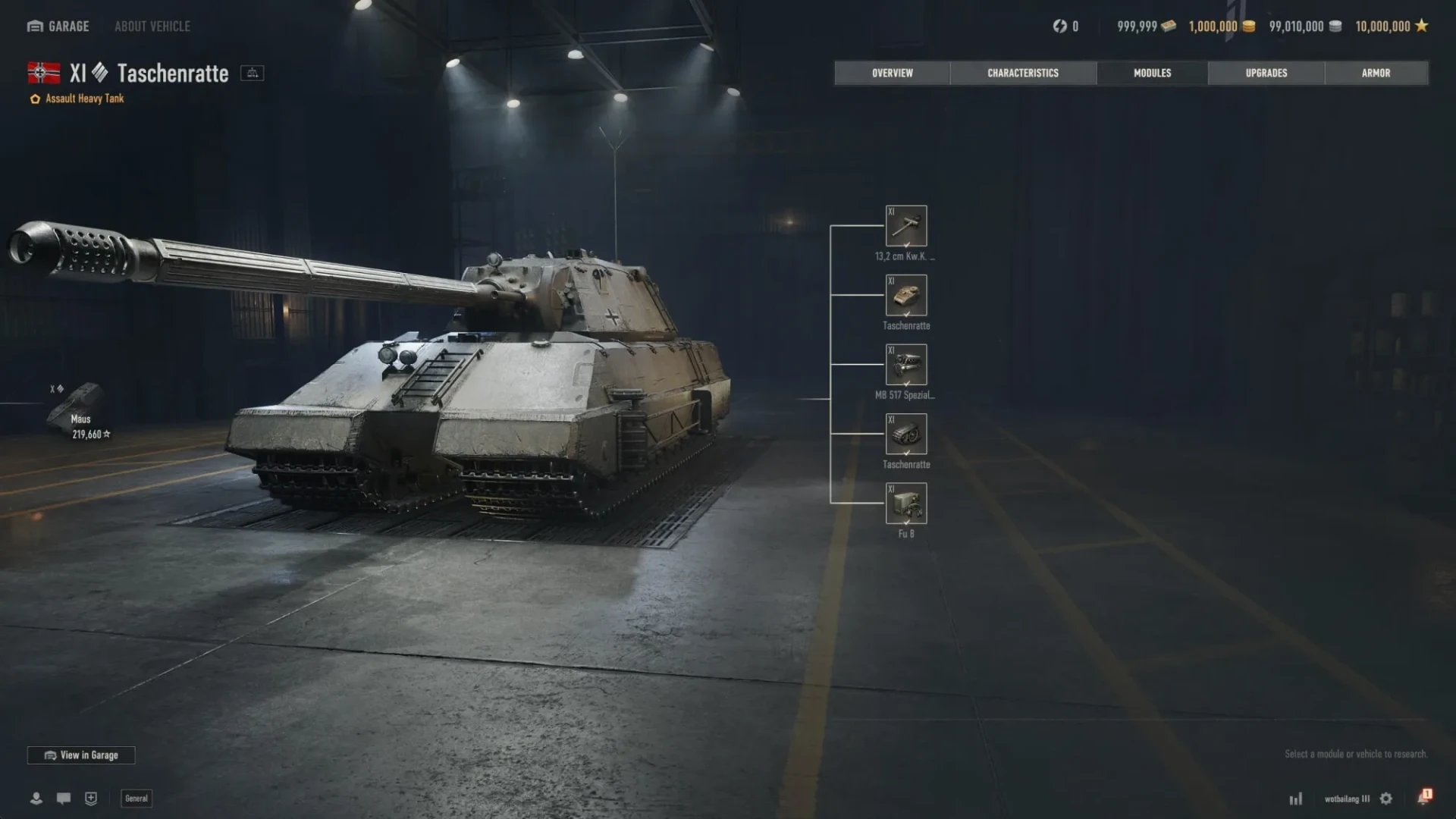Image resolution: width=1456 pixels, height=819 pixels.
Task: Select the 13,2 cm Kw.K. gun module
Action: [x=906, y=226]
